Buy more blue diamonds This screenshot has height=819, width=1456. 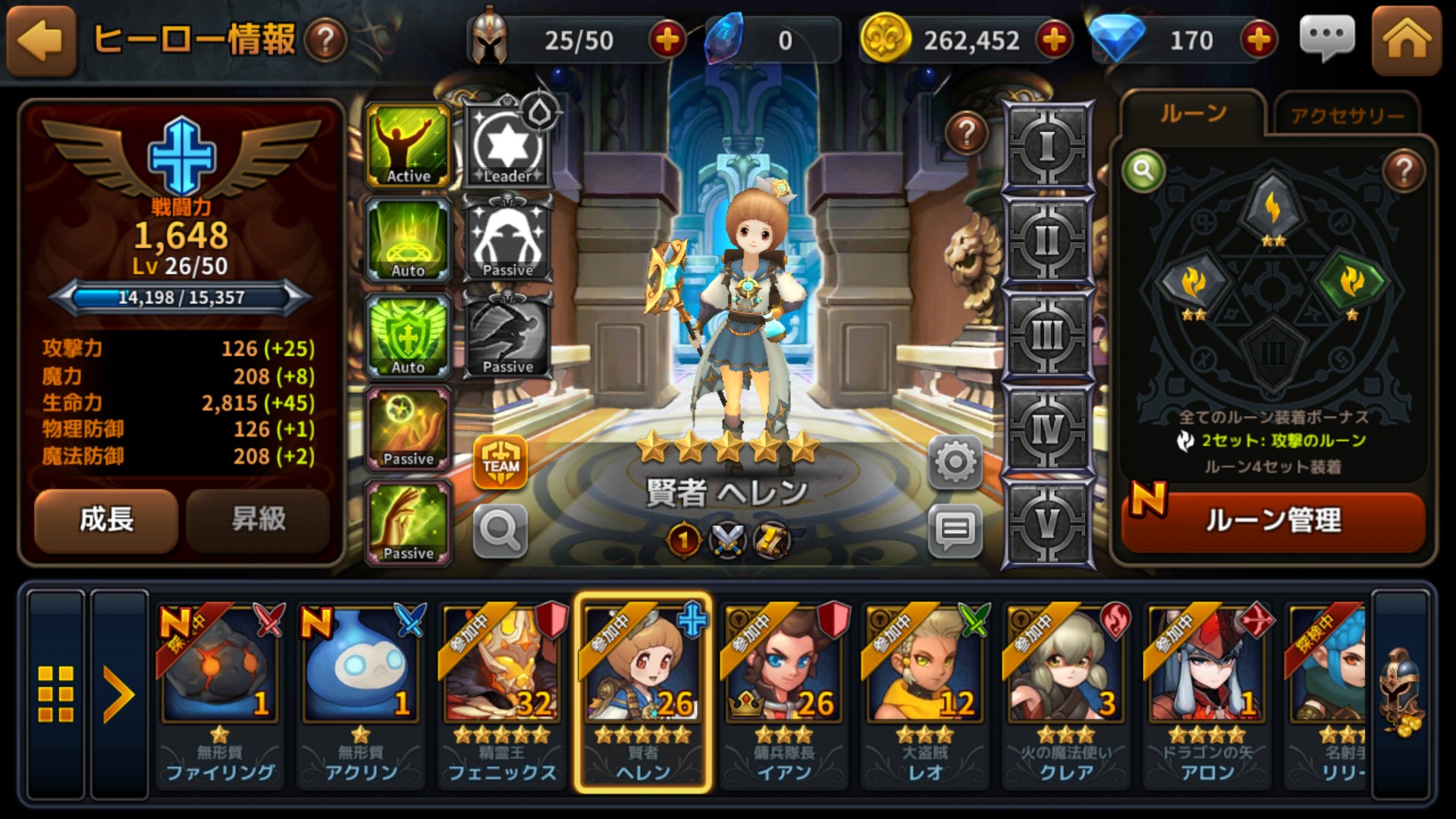pos(1259,40)
